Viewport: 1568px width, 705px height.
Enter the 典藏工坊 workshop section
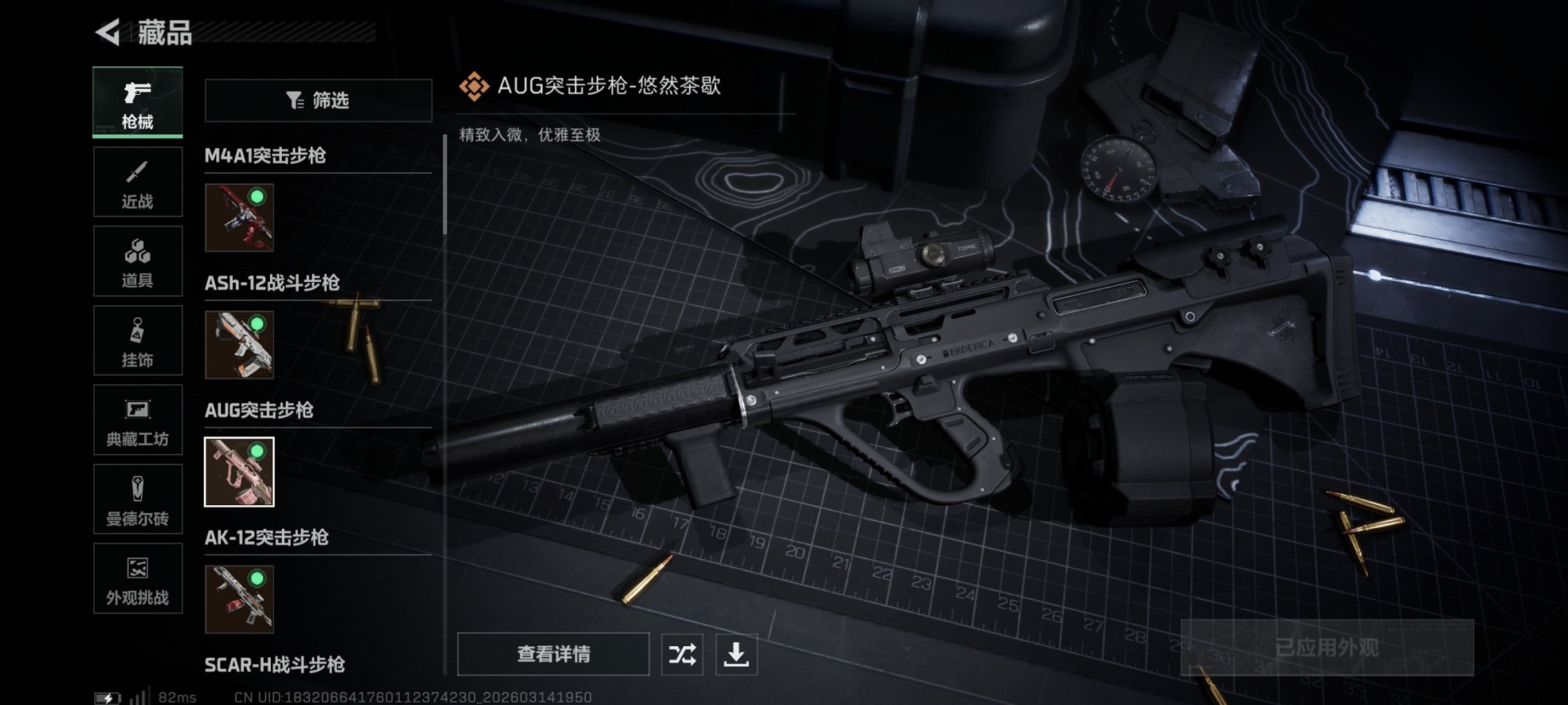(137, 420)
